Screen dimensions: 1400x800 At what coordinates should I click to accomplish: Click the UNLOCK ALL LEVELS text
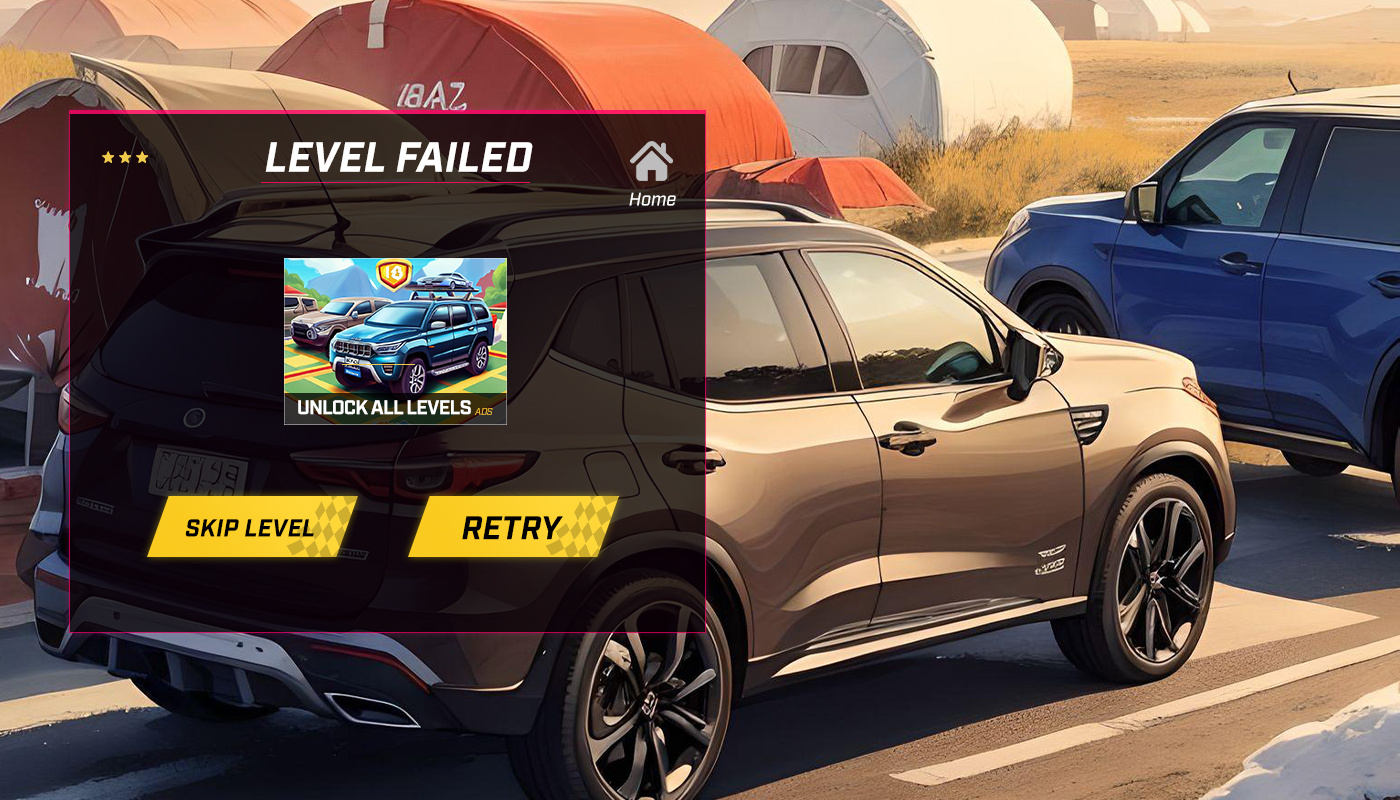pos(385,408)
